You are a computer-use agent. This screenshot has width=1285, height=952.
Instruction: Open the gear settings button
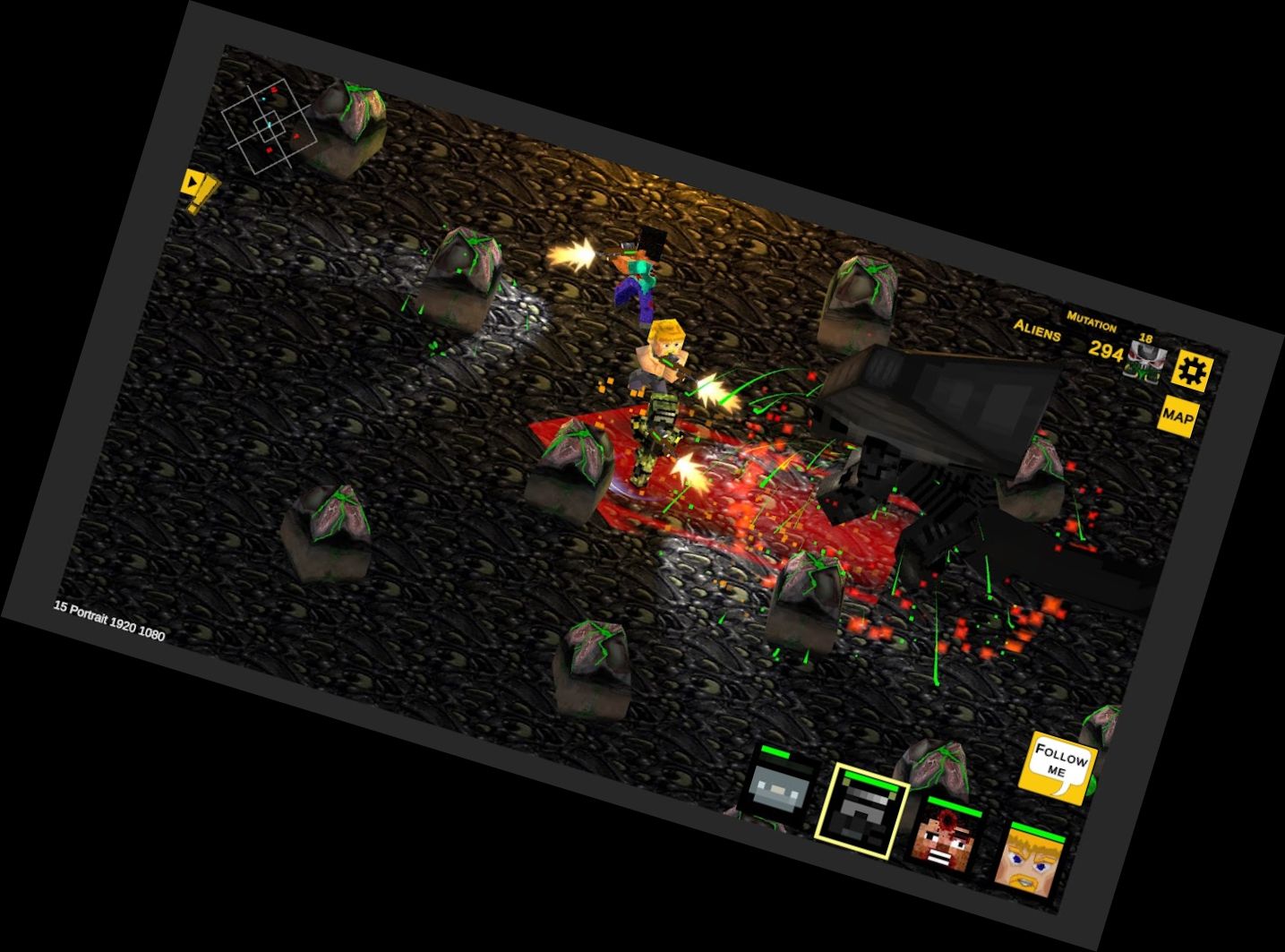click(1192, 370)
